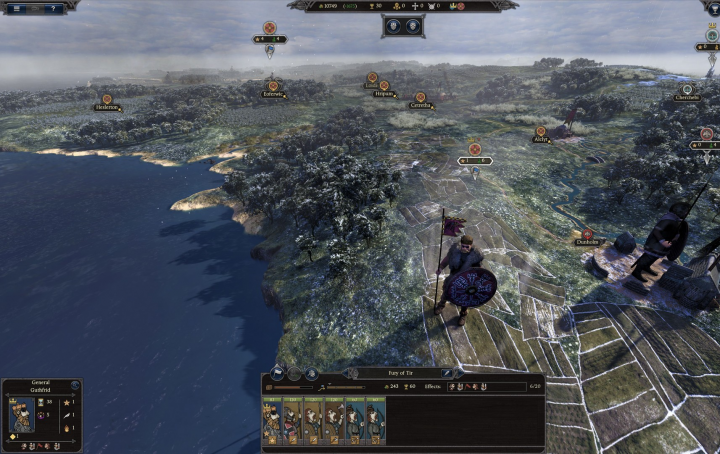Open the main menu hamburger button
720x454 pixels.
[16, 8]
